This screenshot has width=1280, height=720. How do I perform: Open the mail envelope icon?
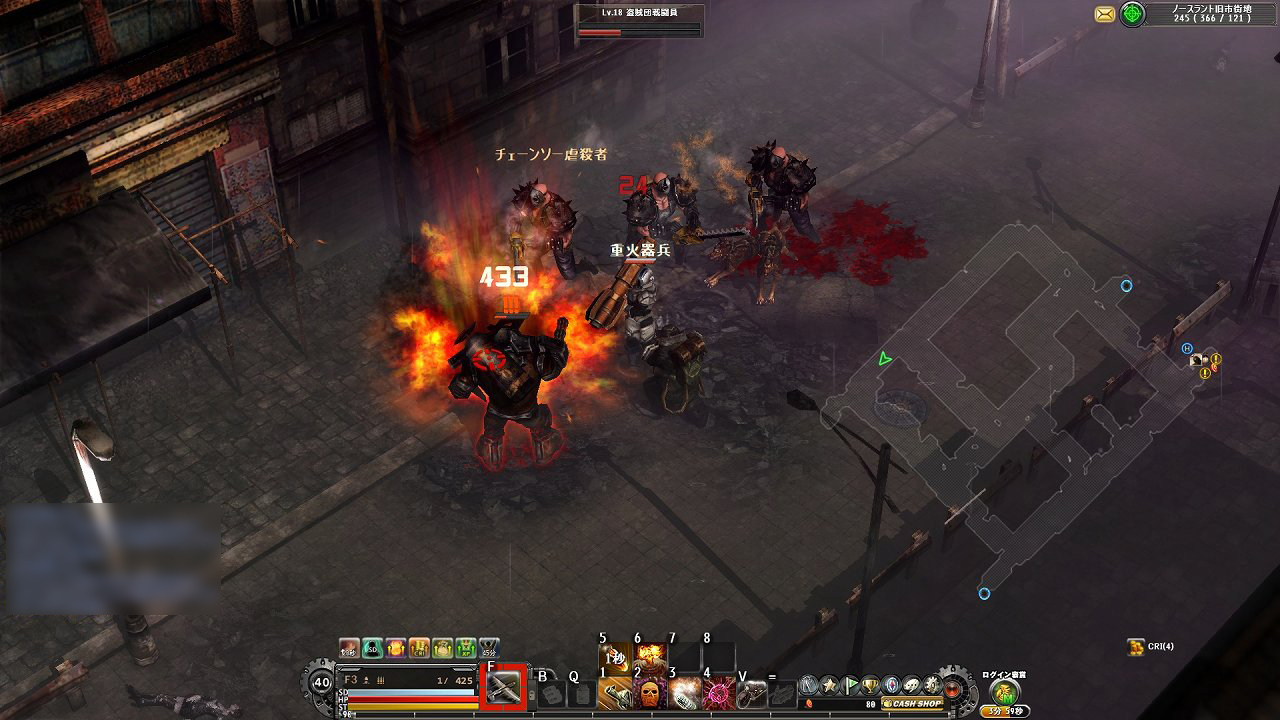(1105, 13)
